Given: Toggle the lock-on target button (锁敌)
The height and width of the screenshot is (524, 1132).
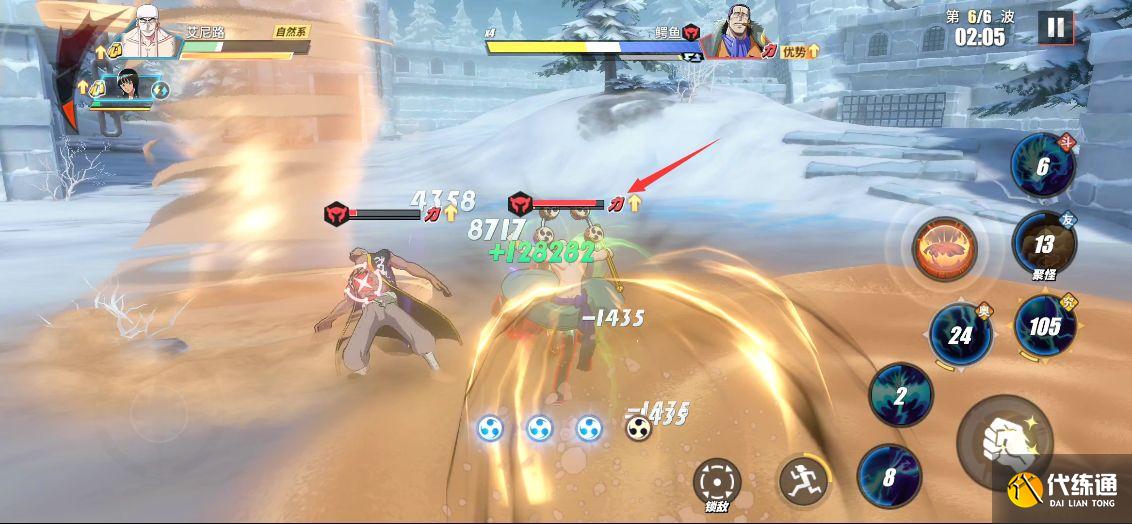Looking at the screenshot, I should tap(716, 482).
